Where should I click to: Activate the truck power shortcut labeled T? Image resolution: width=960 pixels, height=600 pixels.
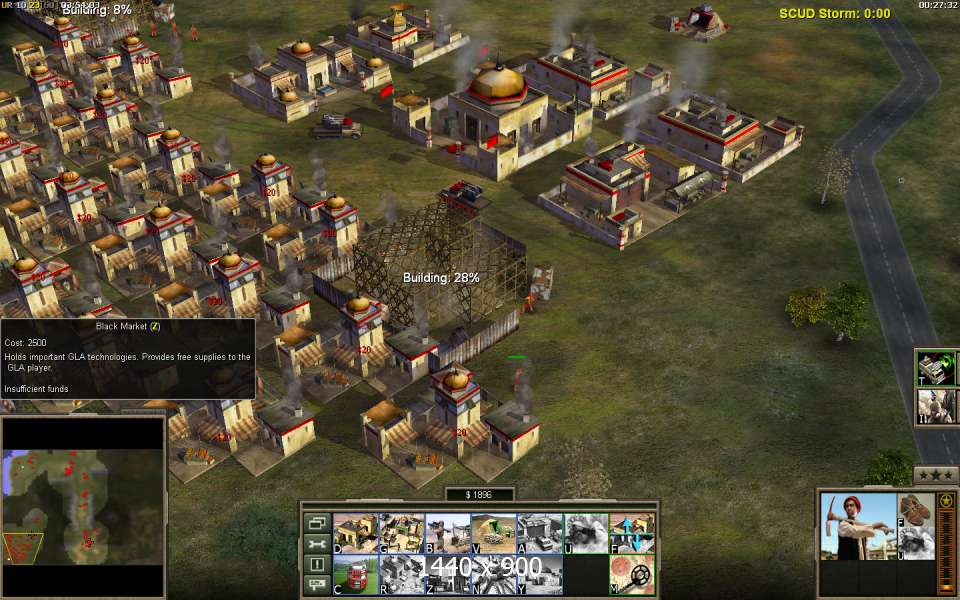(x=935, y=368)
